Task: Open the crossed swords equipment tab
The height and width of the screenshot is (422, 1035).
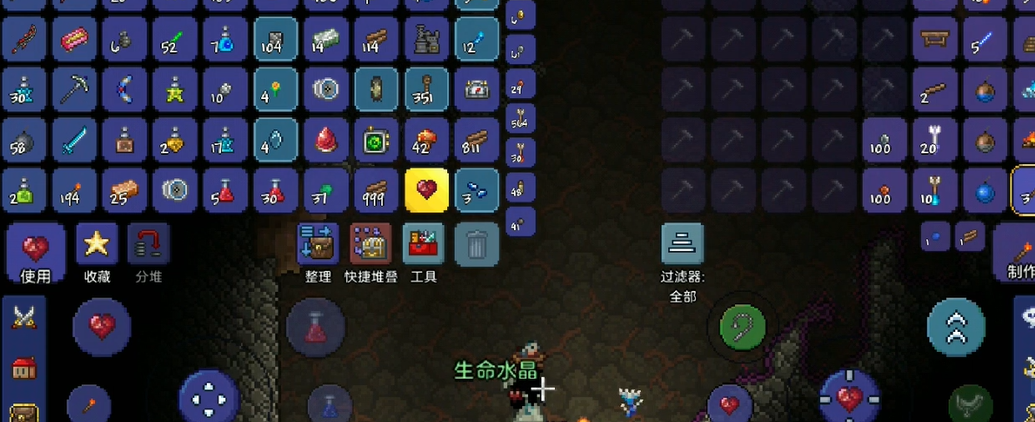Action: tap(24, 318)
